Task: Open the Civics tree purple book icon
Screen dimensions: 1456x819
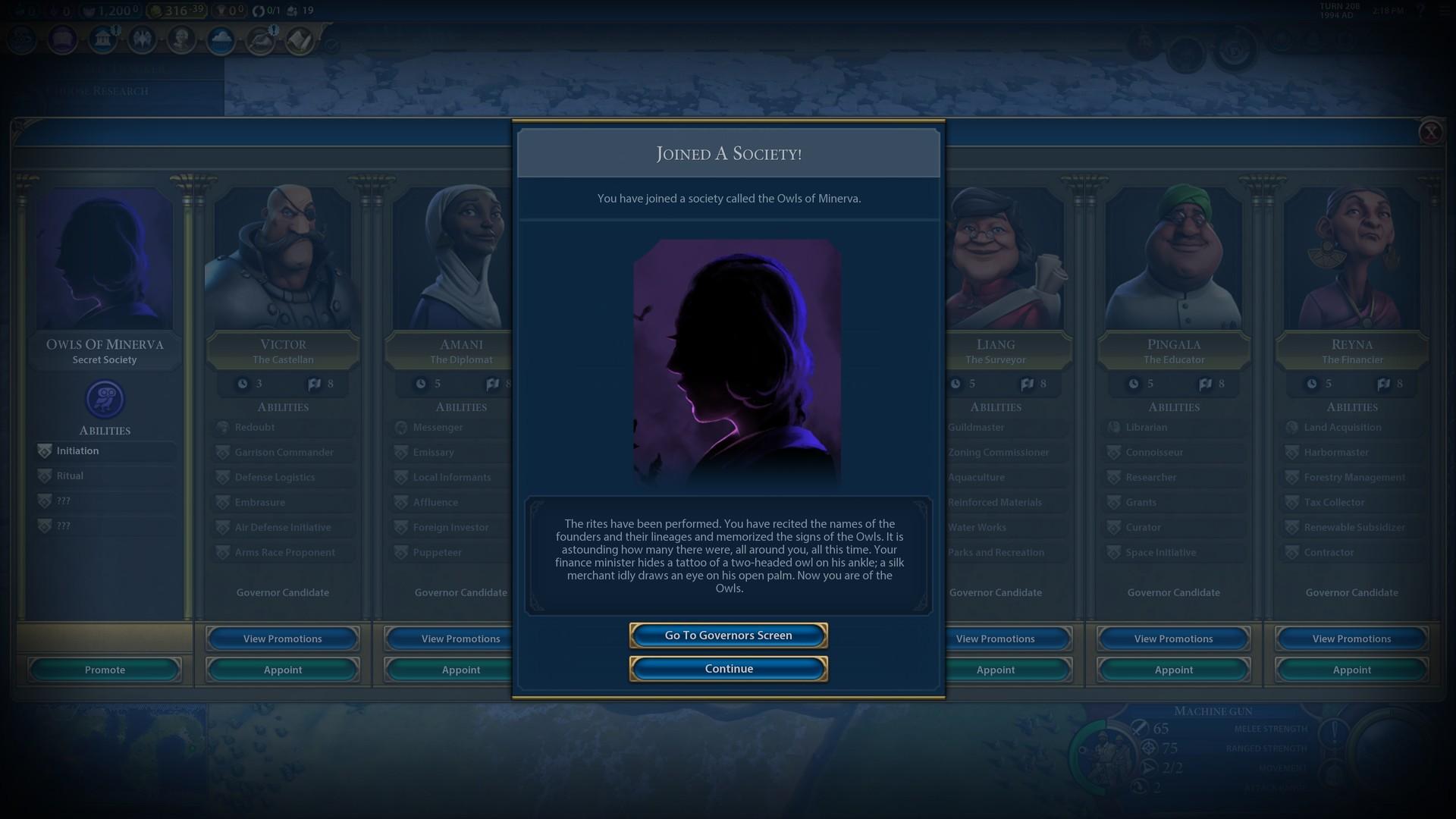Action: pos(62,39)
